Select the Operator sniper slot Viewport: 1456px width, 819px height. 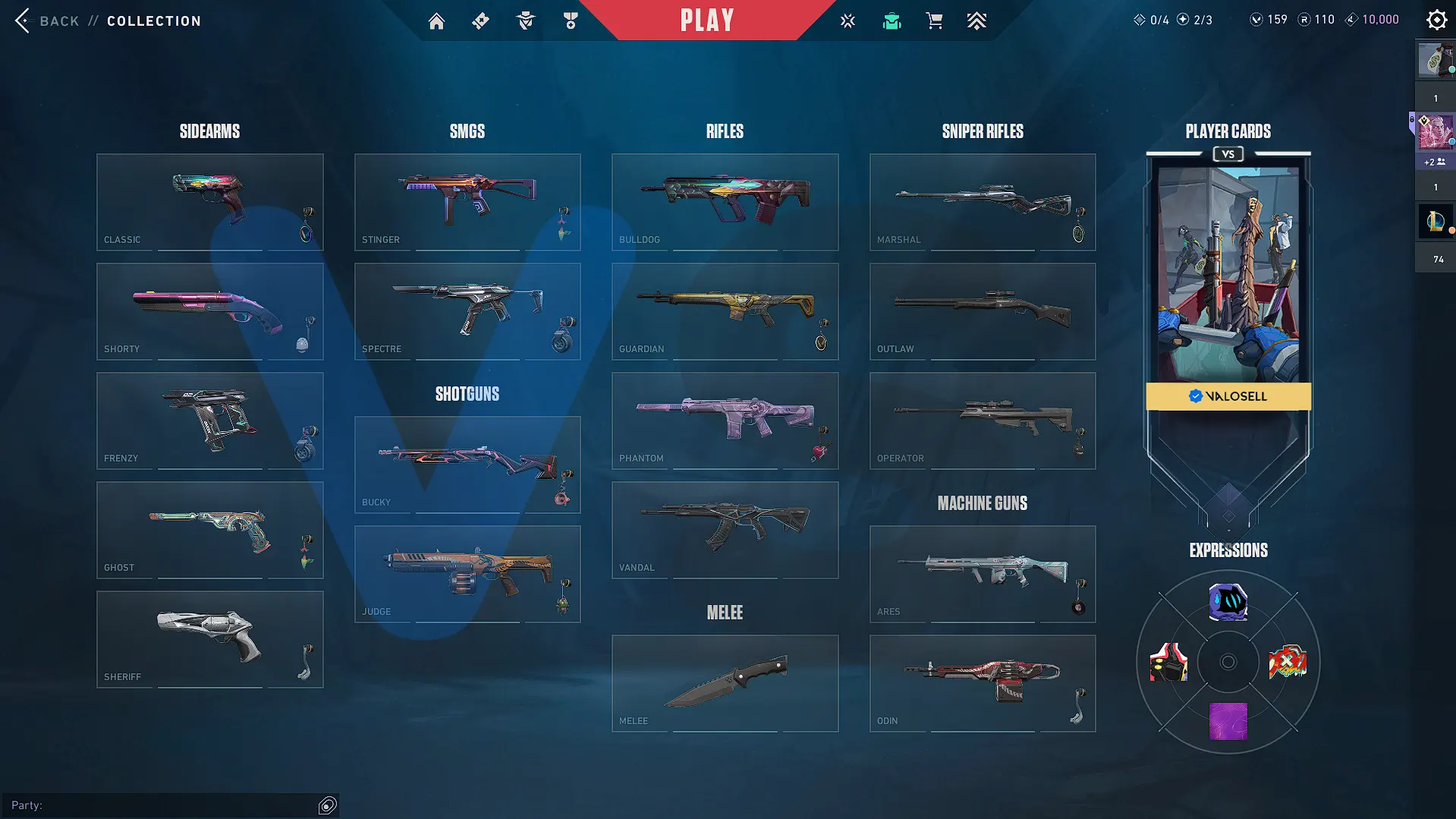(x=982, y=421)
